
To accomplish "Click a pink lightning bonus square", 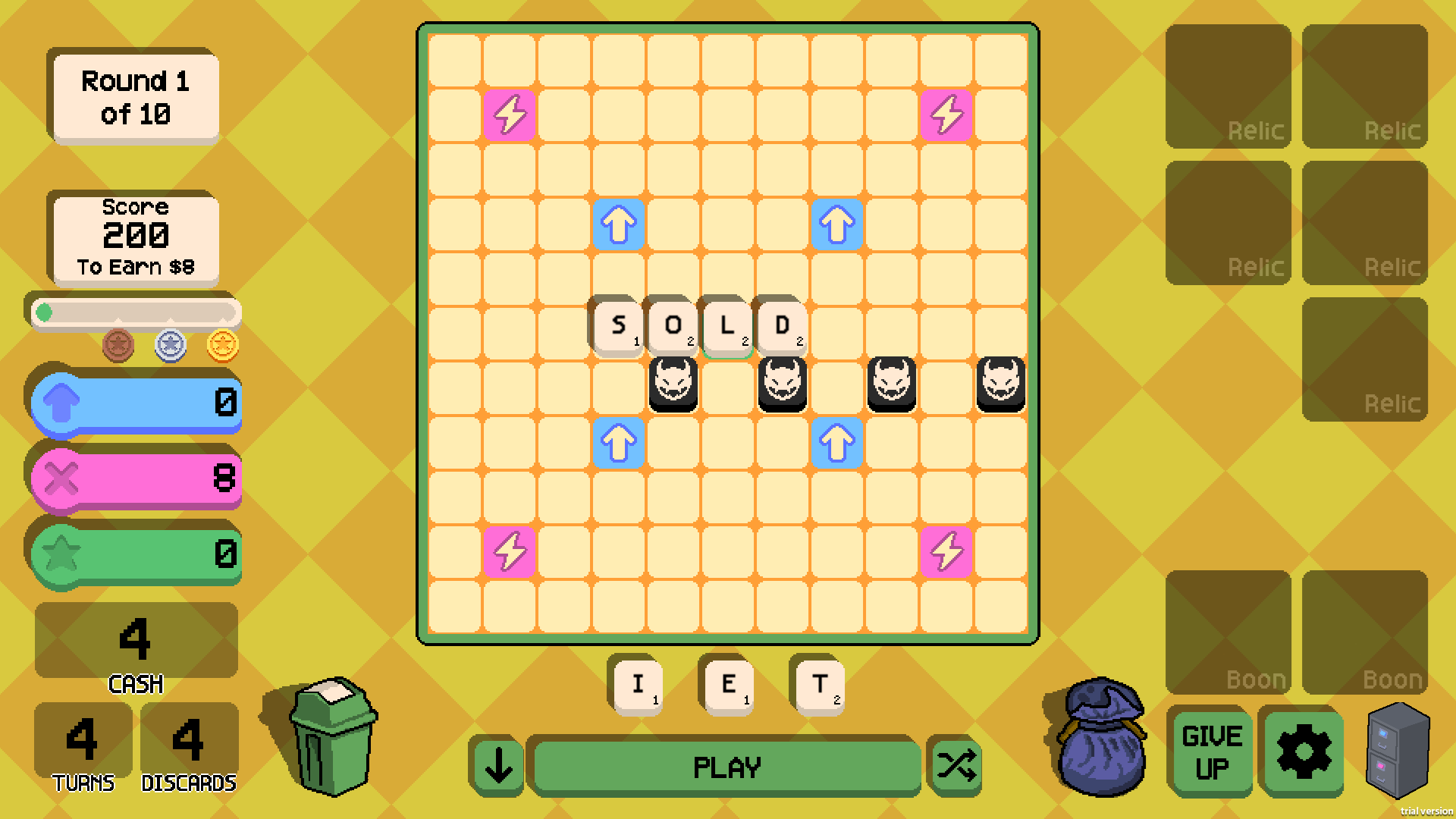I will (x=510, y=114).
